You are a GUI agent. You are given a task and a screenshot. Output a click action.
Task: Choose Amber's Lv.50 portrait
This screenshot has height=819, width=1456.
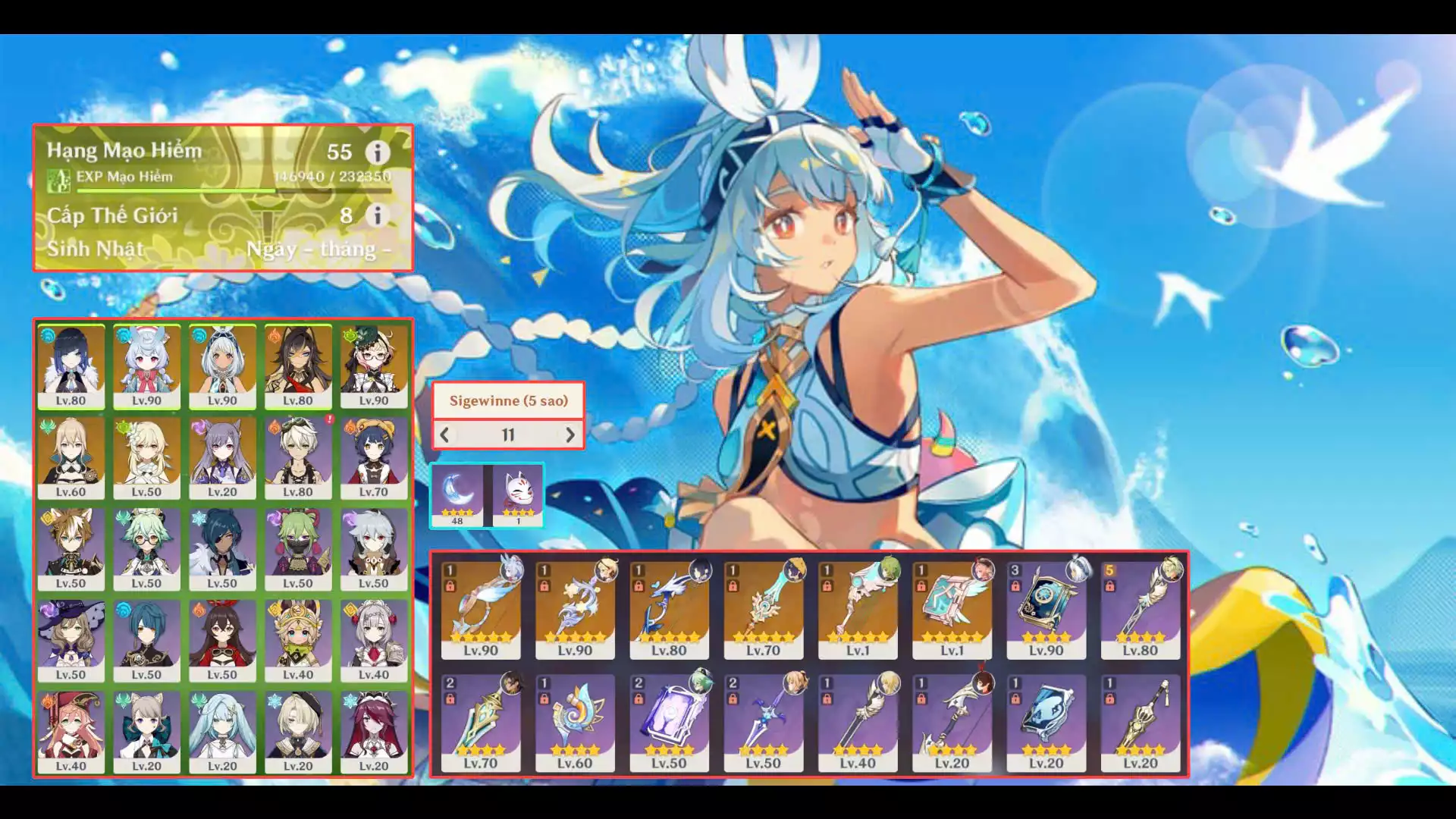coord(222,642)
